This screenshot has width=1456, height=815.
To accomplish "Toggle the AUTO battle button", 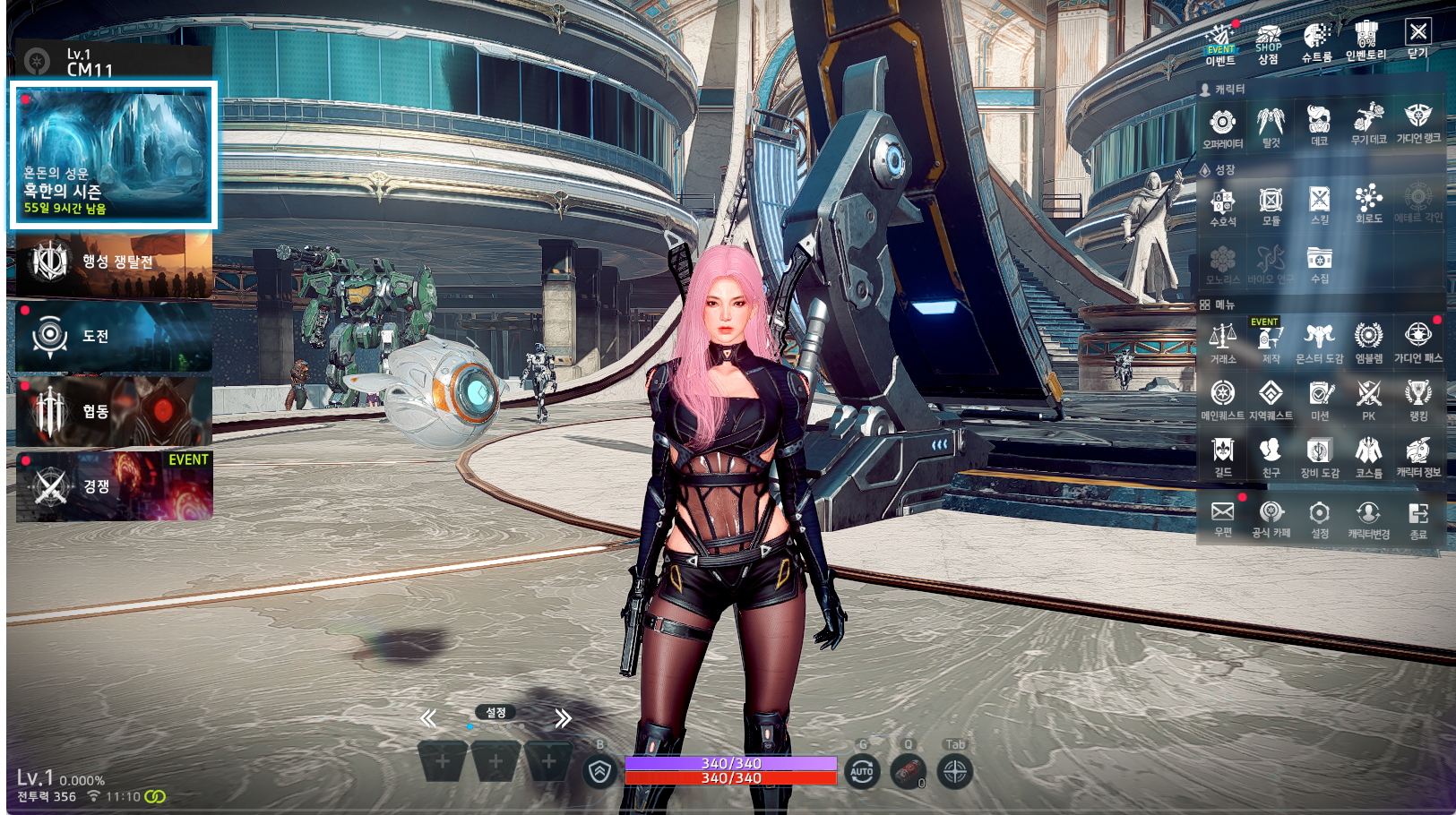I will [862, 771].
